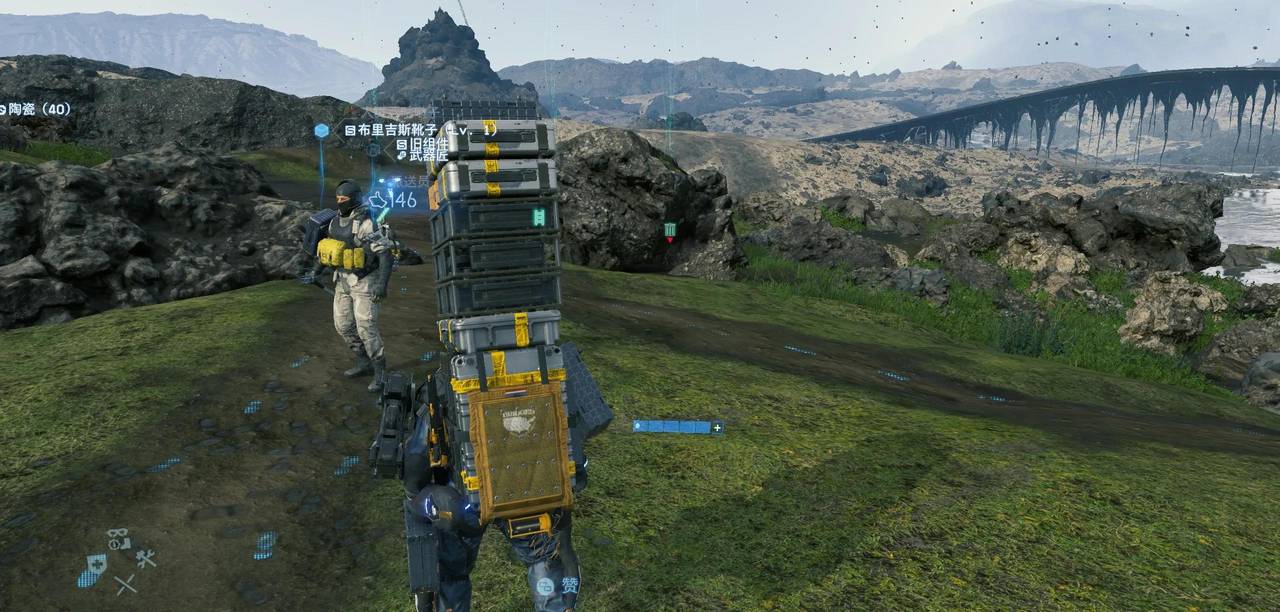
Task: Select the blue hexagon marker above the porter
Action: coord(321,130)
